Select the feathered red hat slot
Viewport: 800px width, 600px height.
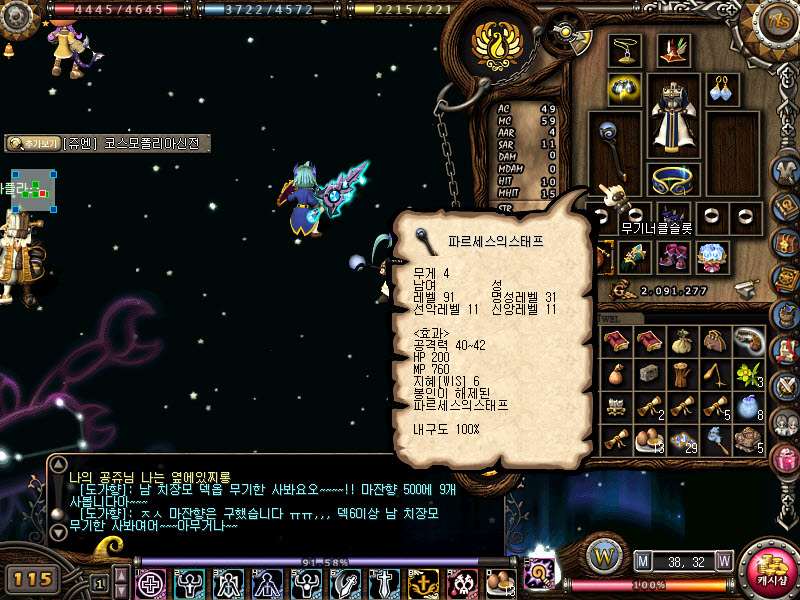click(x=673, y=51)
